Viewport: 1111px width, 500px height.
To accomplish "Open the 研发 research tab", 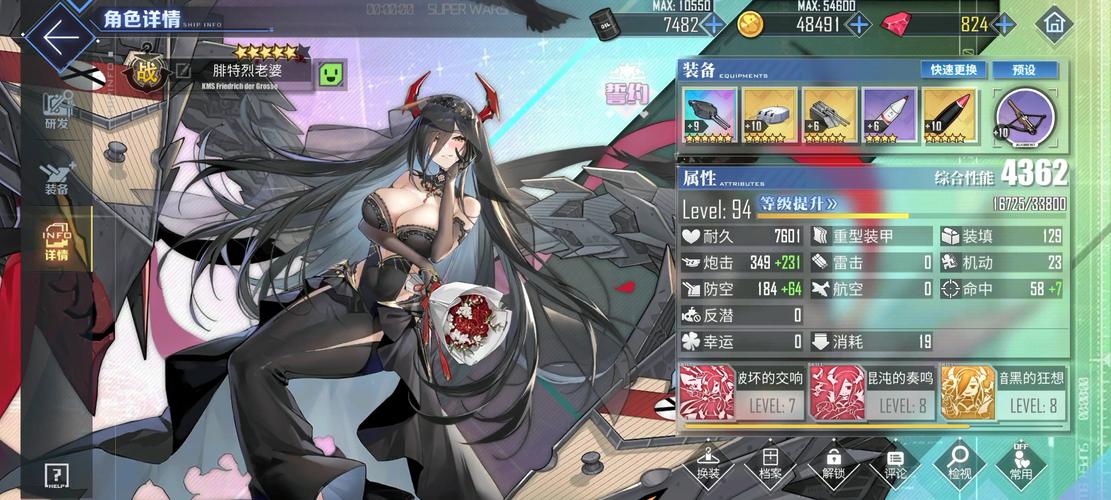I will pos(57,111).
